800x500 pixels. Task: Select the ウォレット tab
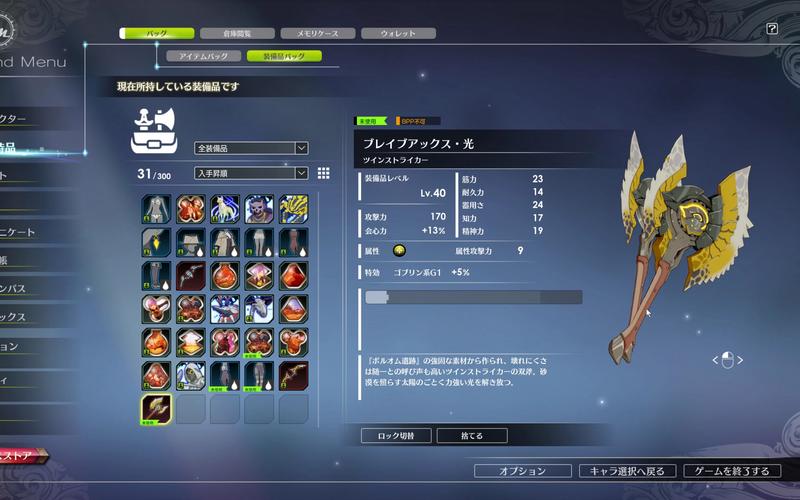pyautogui.click(x=397, y=33)
